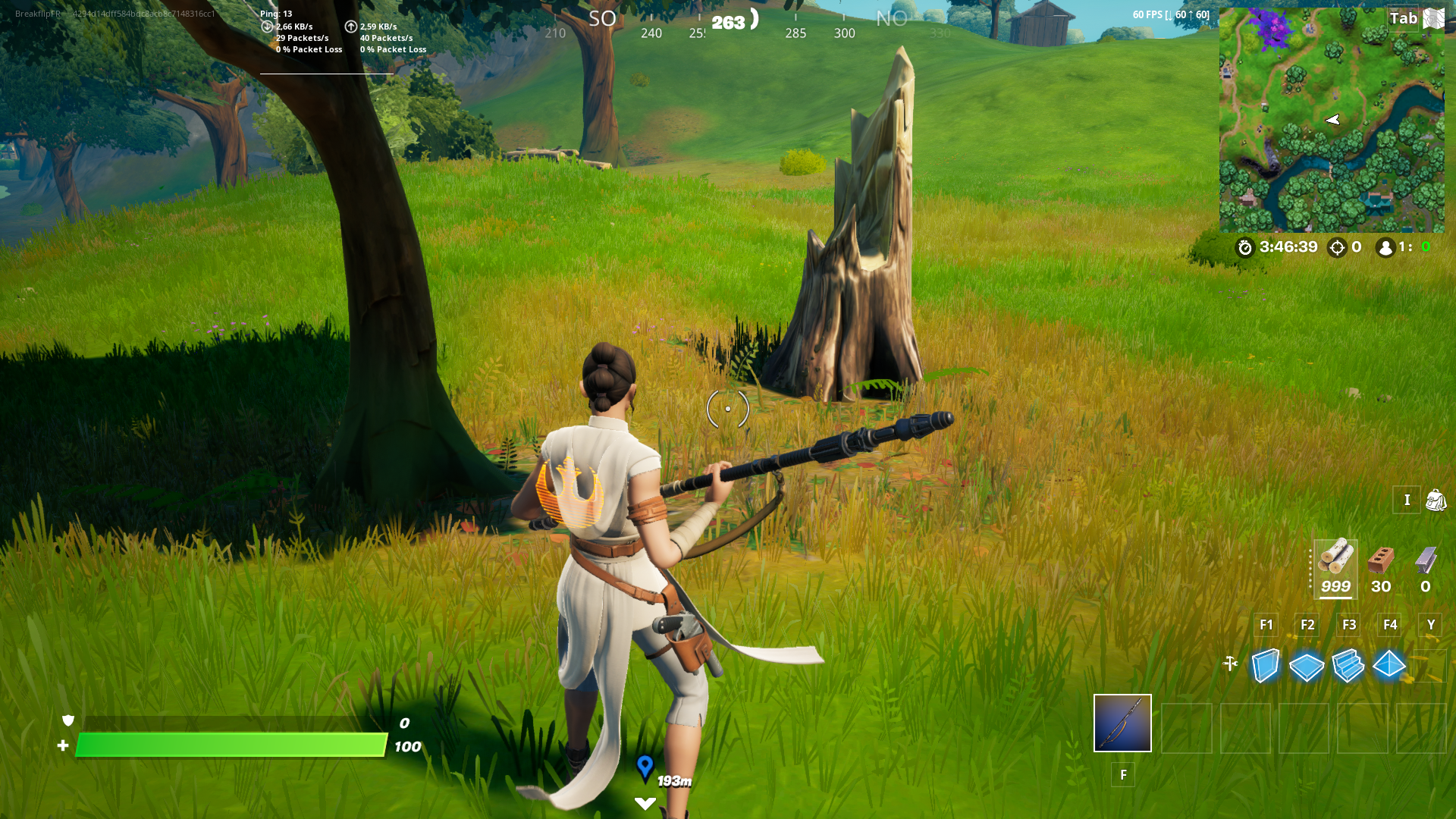Open inventory via the backpack icon
The width and height of the screenshot is (1456, 819).
(1437, 500)
